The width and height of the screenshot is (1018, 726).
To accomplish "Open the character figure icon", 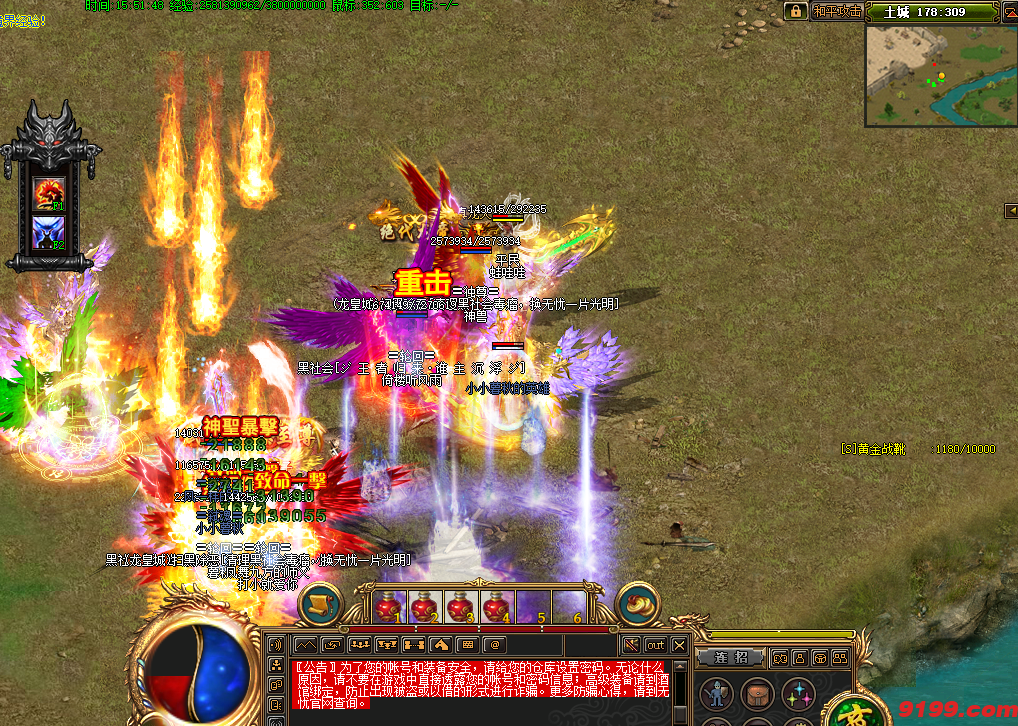I will pyautogui.click(x=716, y=694).
